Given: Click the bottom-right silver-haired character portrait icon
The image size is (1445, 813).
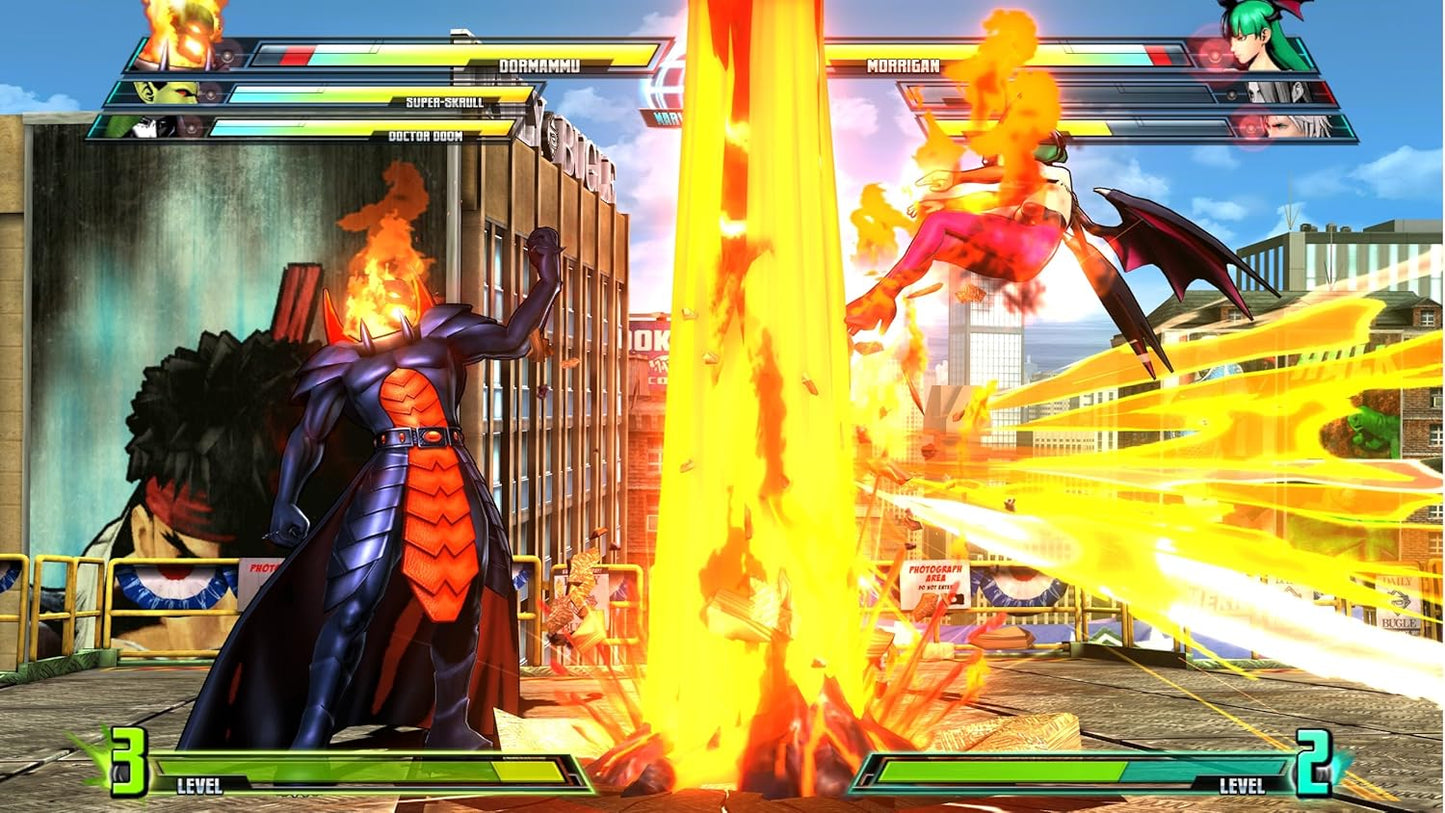Looking at the screenshot, I should (x=1290, y=128).
